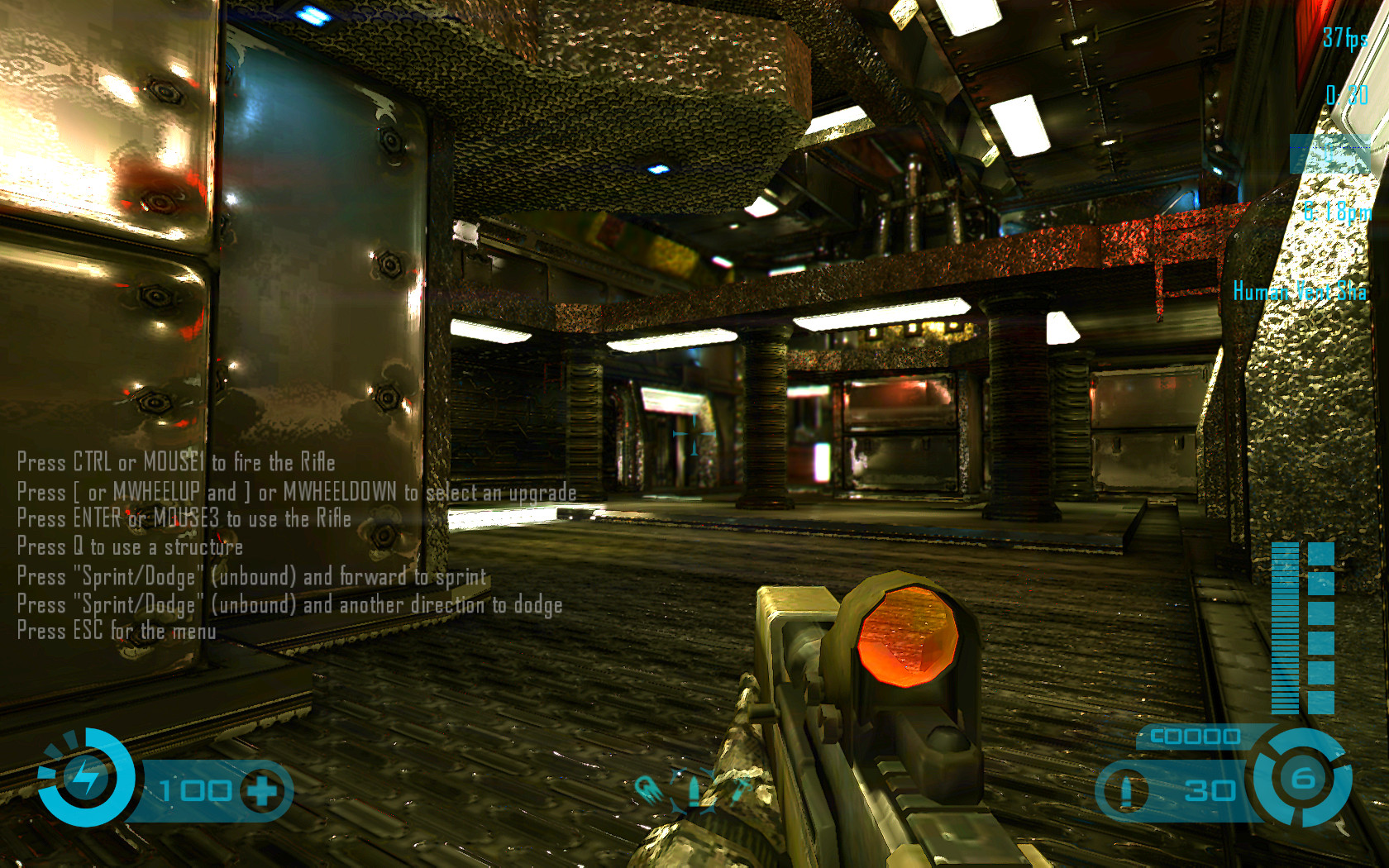Choose the highlighted rifle bullet inventory icon
Screen dimensions: 1389x868
pos(693,791)
